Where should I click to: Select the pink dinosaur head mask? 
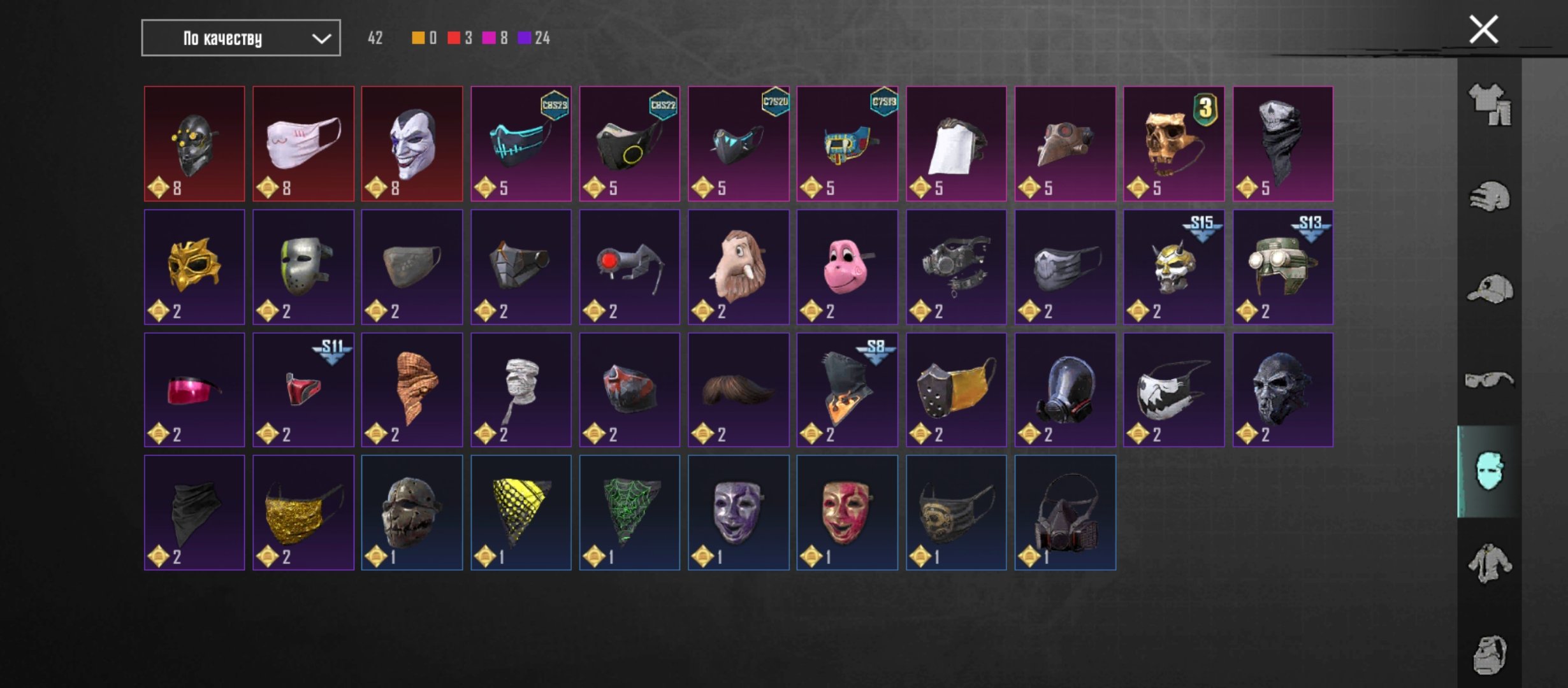click(x=847, y=267)
